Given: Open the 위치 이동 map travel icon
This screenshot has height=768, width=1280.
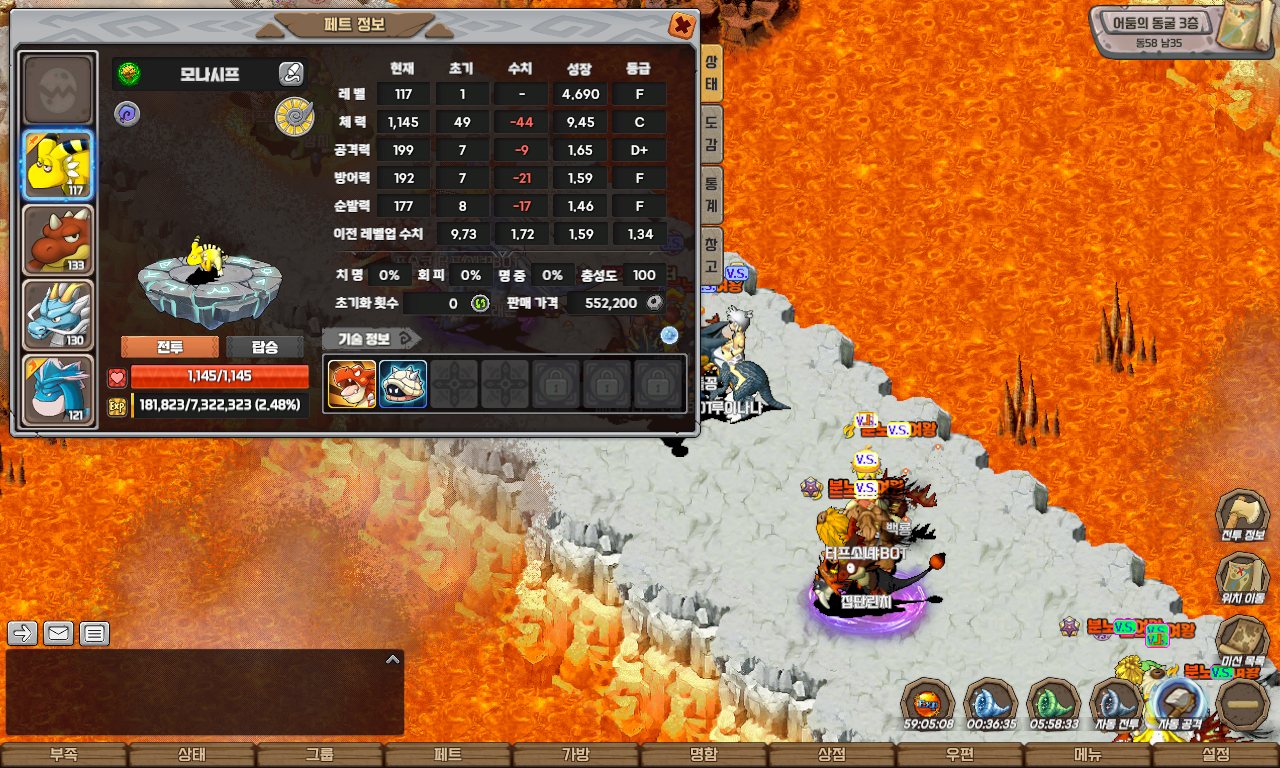Looking at the screenshot, I should 1242,578.
